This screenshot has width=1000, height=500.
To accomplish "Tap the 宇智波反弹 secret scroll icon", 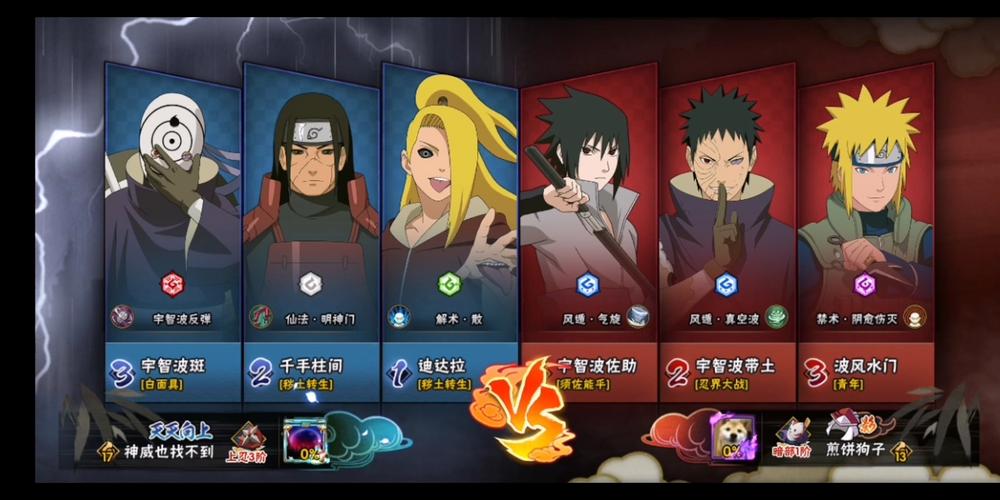I will pos(123,317).
